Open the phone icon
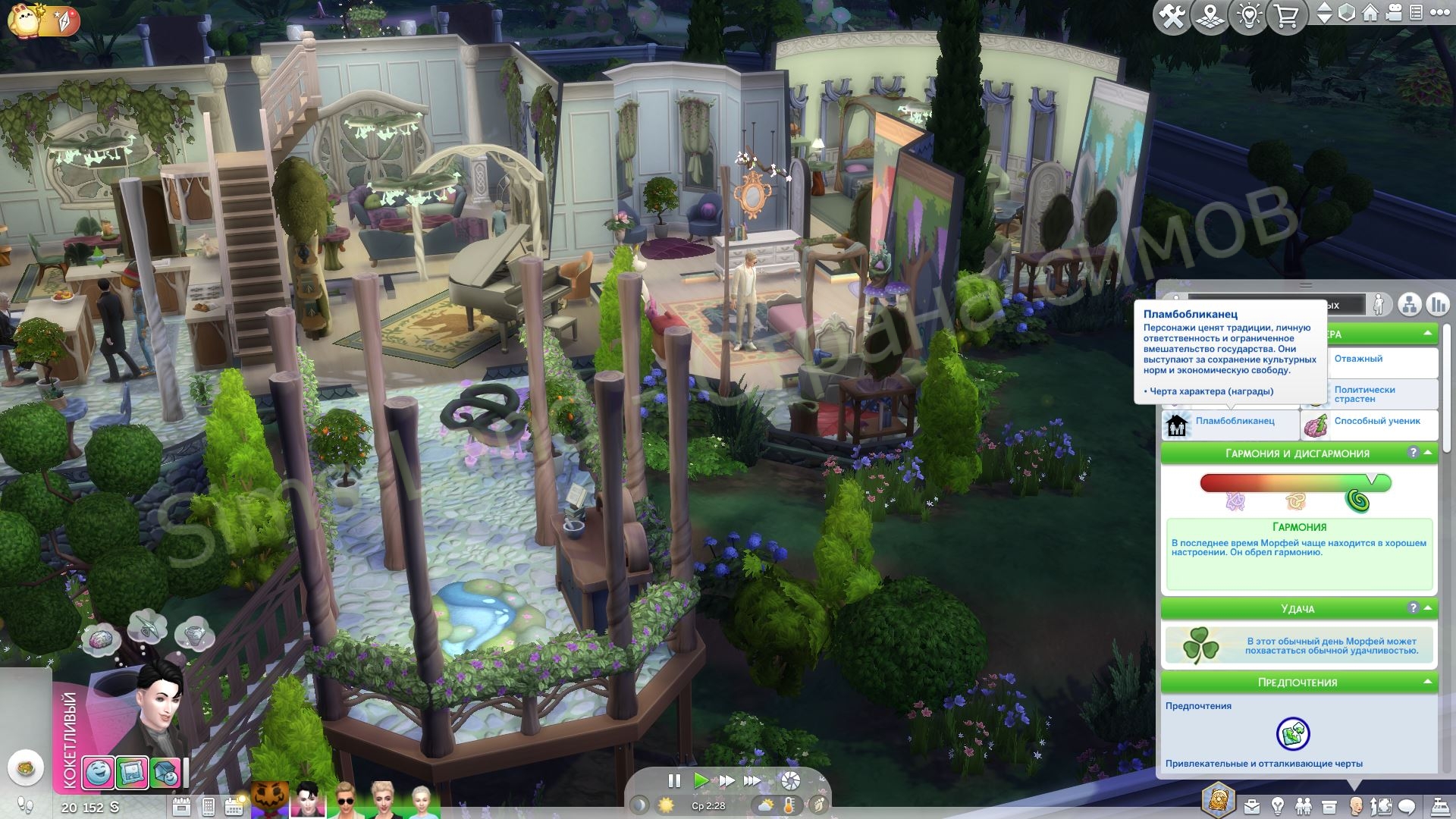The image size is (1456, 819). click(x=208, y=806)
